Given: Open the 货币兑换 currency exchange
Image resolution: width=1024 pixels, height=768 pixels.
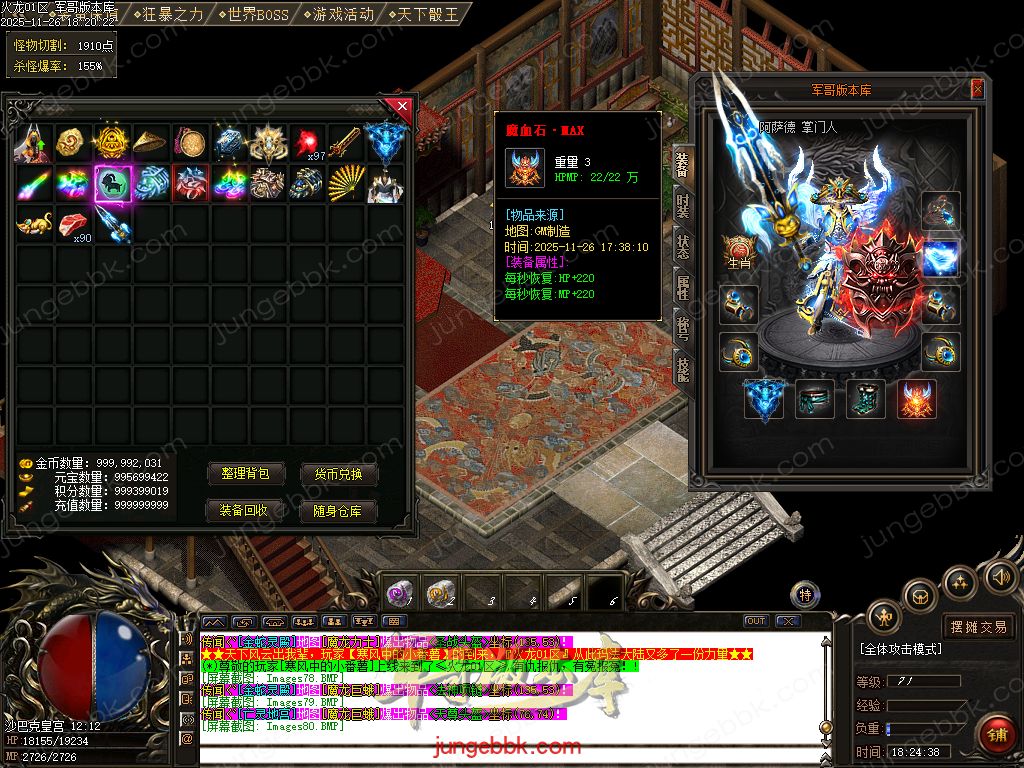Looking at the screenshot, I should click(x=339, y=474).
